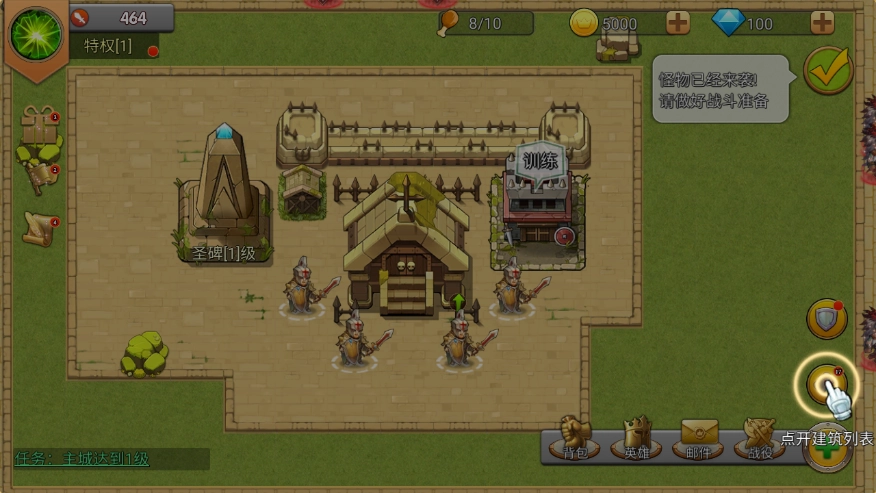Open the quest scroll with feather icon
The image size is (876, 493).
[38, 229]
